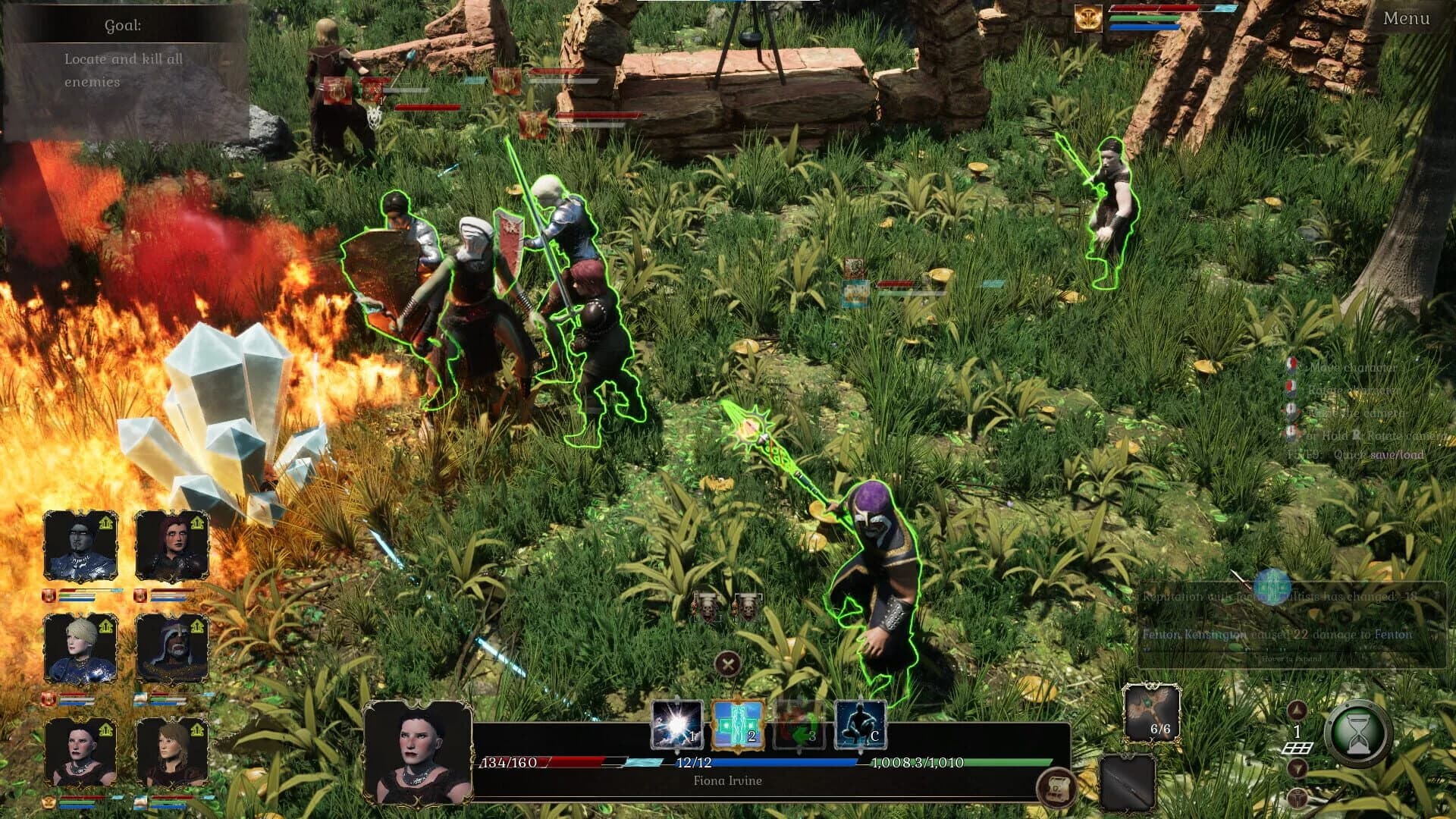The image size is (1456, 819).
Task: Click the level-up arrow on the blonde woman's portrait
Action: [105, 626]
